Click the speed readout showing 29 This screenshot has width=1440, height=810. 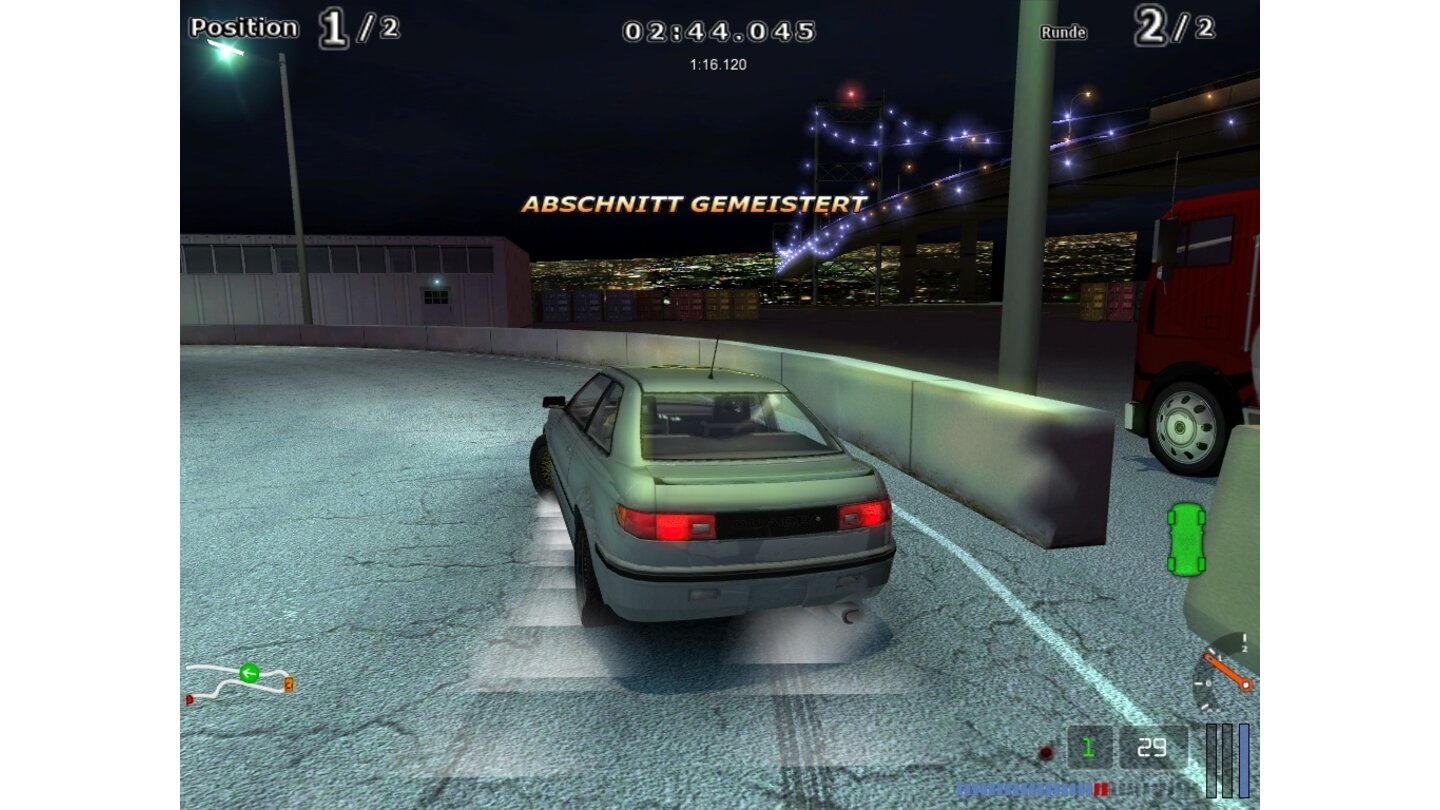click(1151, 746)
